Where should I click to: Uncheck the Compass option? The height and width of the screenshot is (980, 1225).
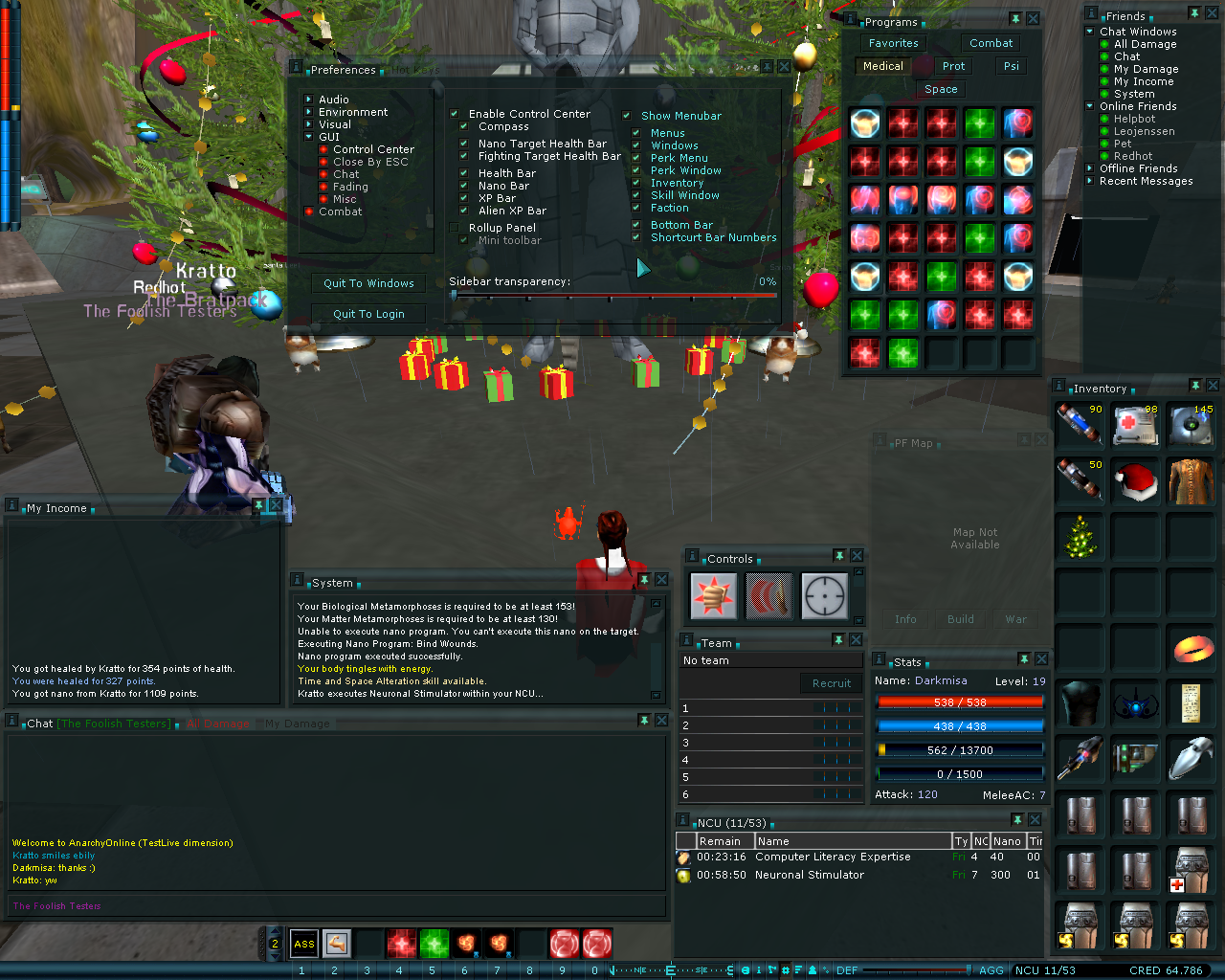(464, 126)
